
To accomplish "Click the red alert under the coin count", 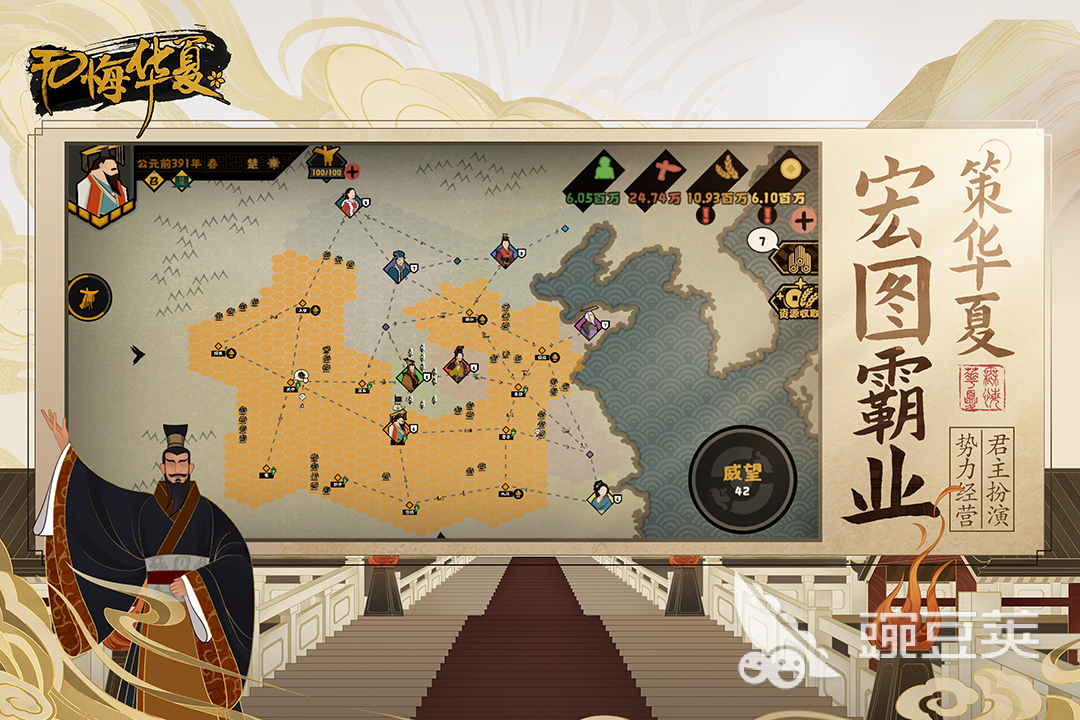I will [x=768, y=216].
